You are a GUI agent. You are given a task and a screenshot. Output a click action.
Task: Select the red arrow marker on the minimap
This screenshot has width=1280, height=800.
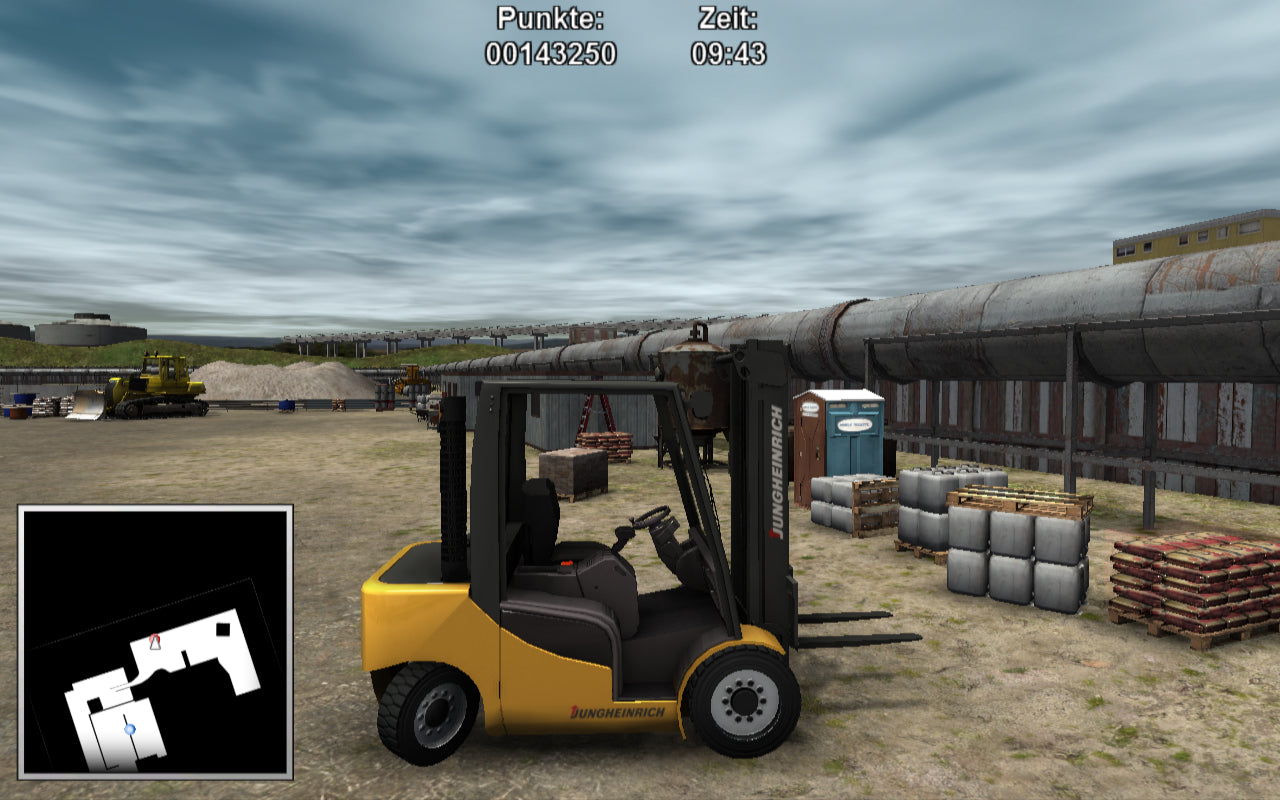click(x=154, y=642)
